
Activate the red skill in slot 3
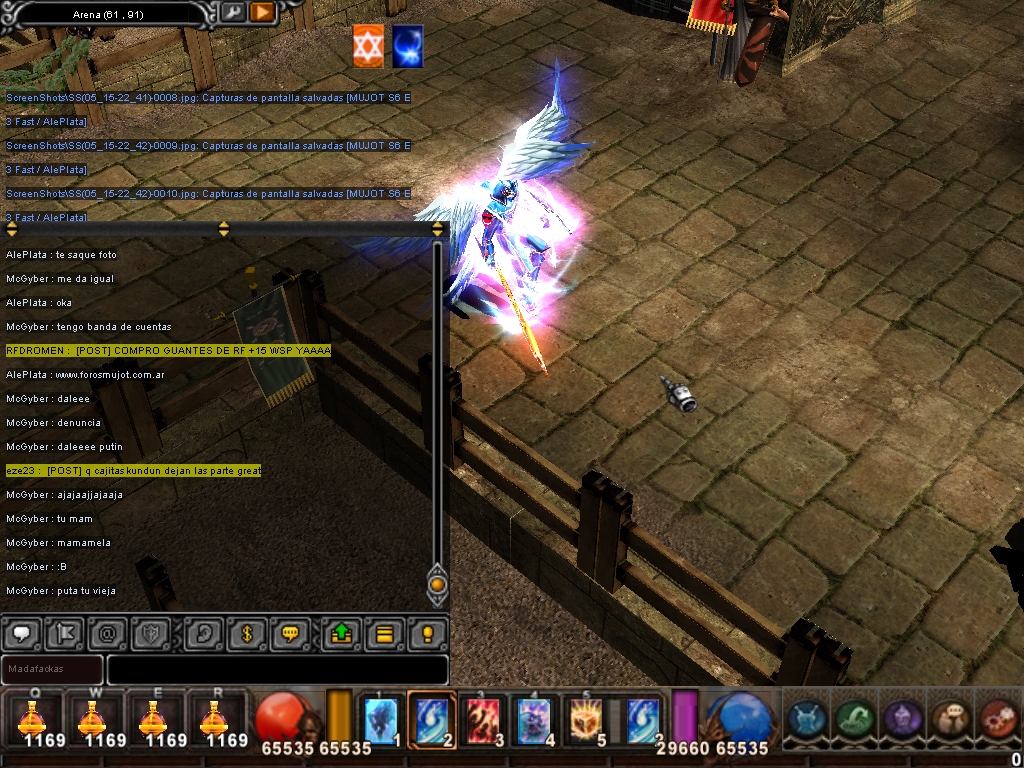point(483,719)
